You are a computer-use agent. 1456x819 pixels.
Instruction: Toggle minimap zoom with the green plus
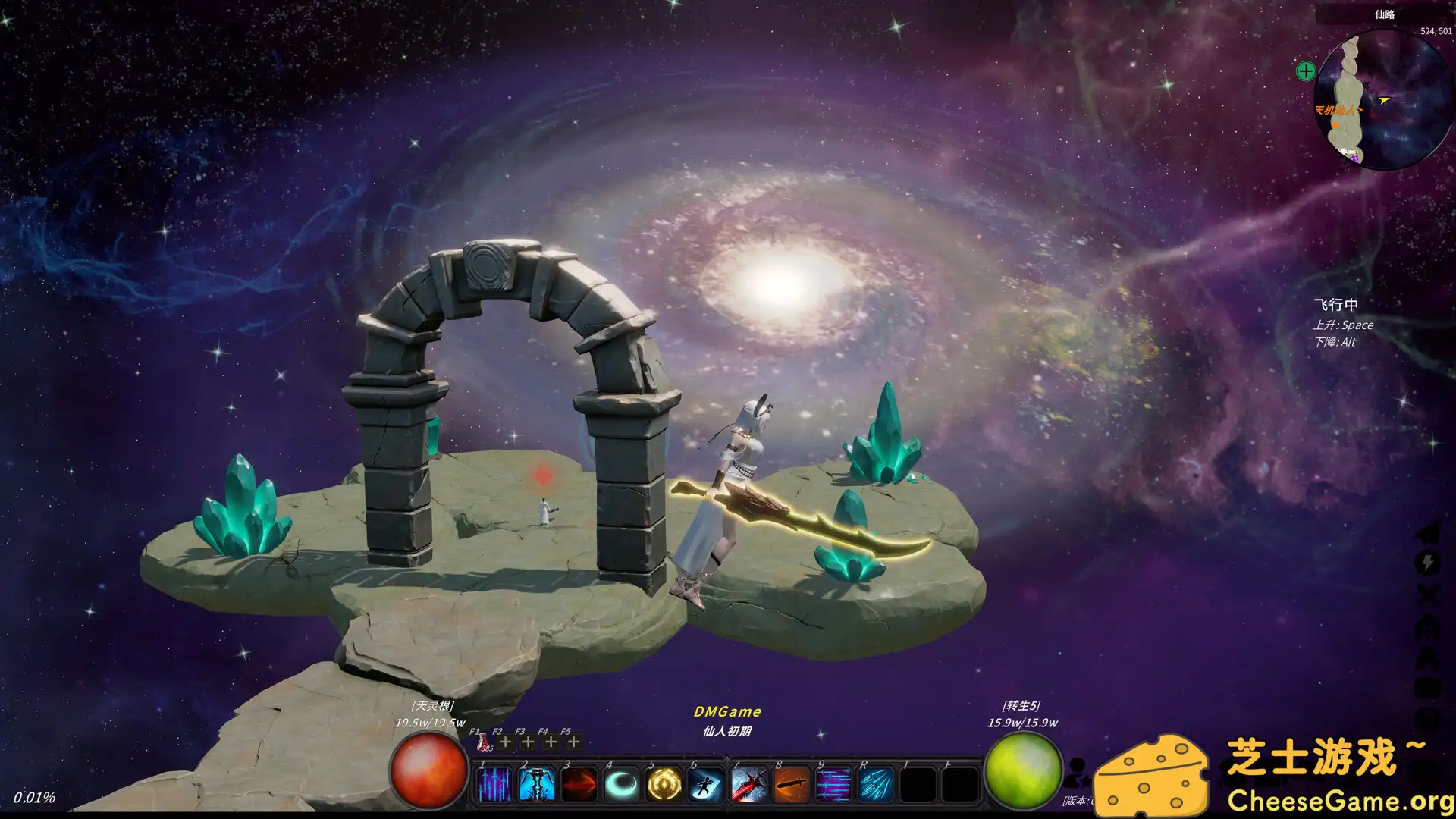1304,71
